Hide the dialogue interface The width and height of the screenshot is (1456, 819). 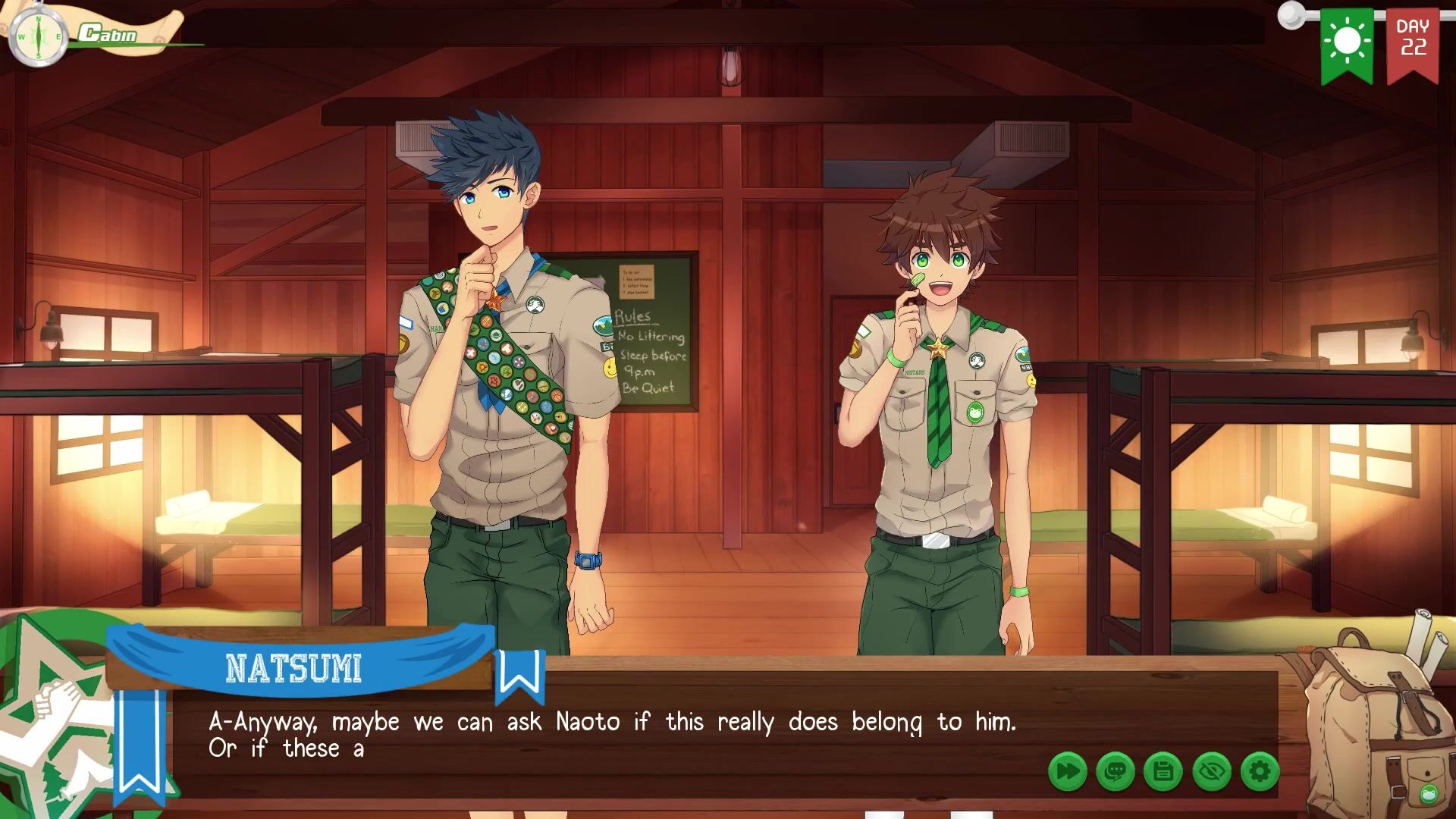(x=1212, y=772)
